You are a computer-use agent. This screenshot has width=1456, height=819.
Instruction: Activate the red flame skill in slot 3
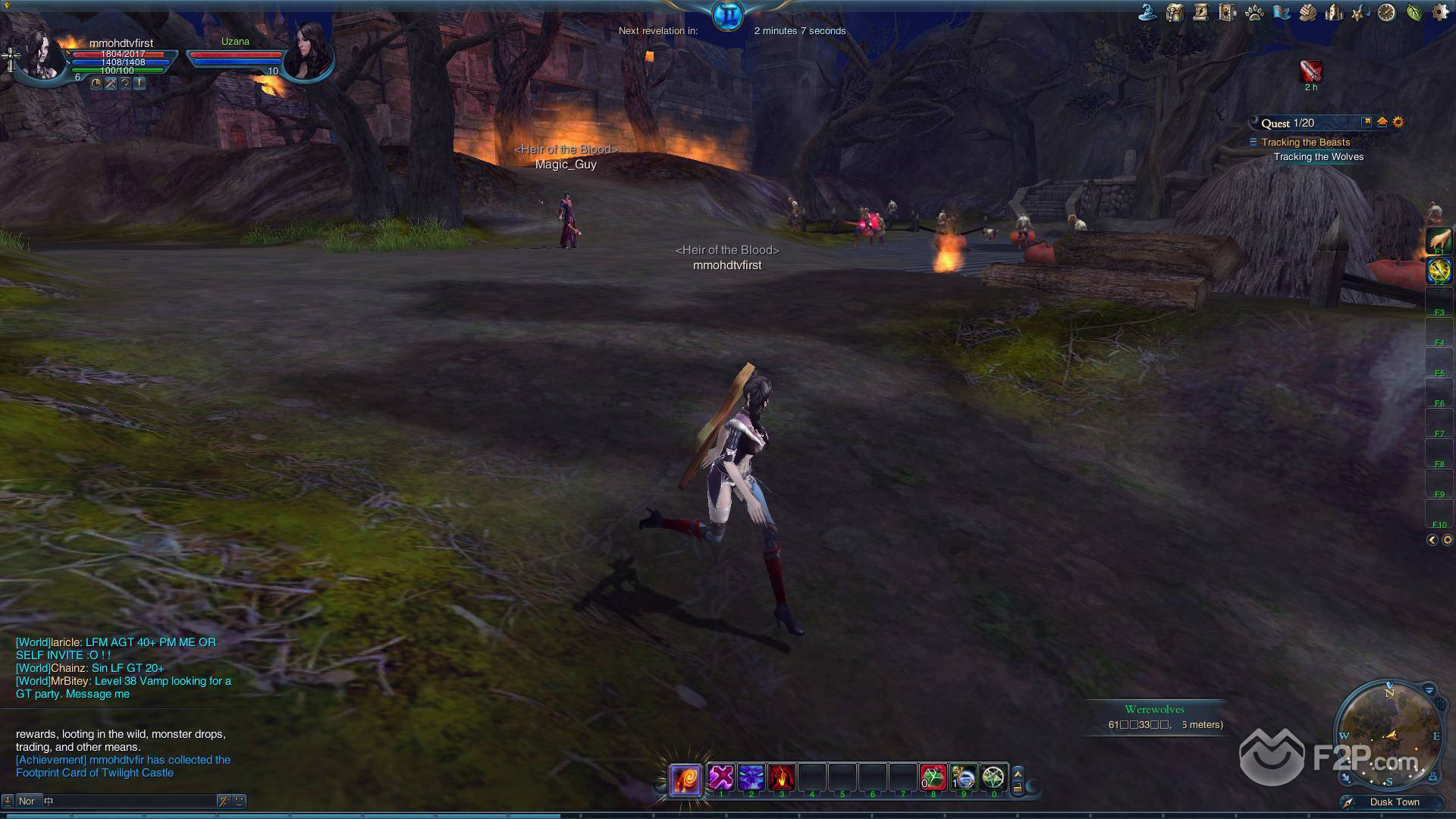(x=782, y=777)
